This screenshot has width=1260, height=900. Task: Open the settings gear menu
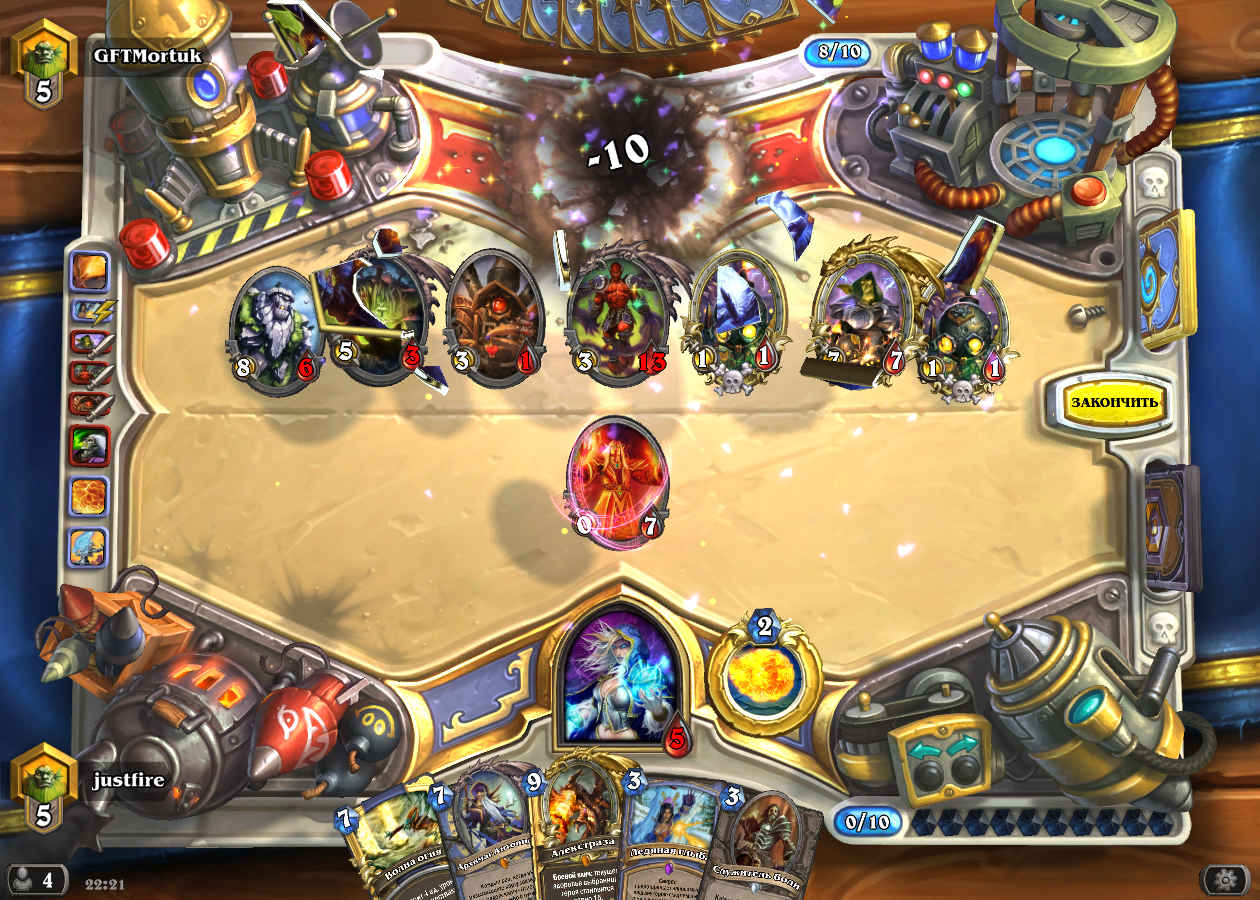[x=1225, y=880]
